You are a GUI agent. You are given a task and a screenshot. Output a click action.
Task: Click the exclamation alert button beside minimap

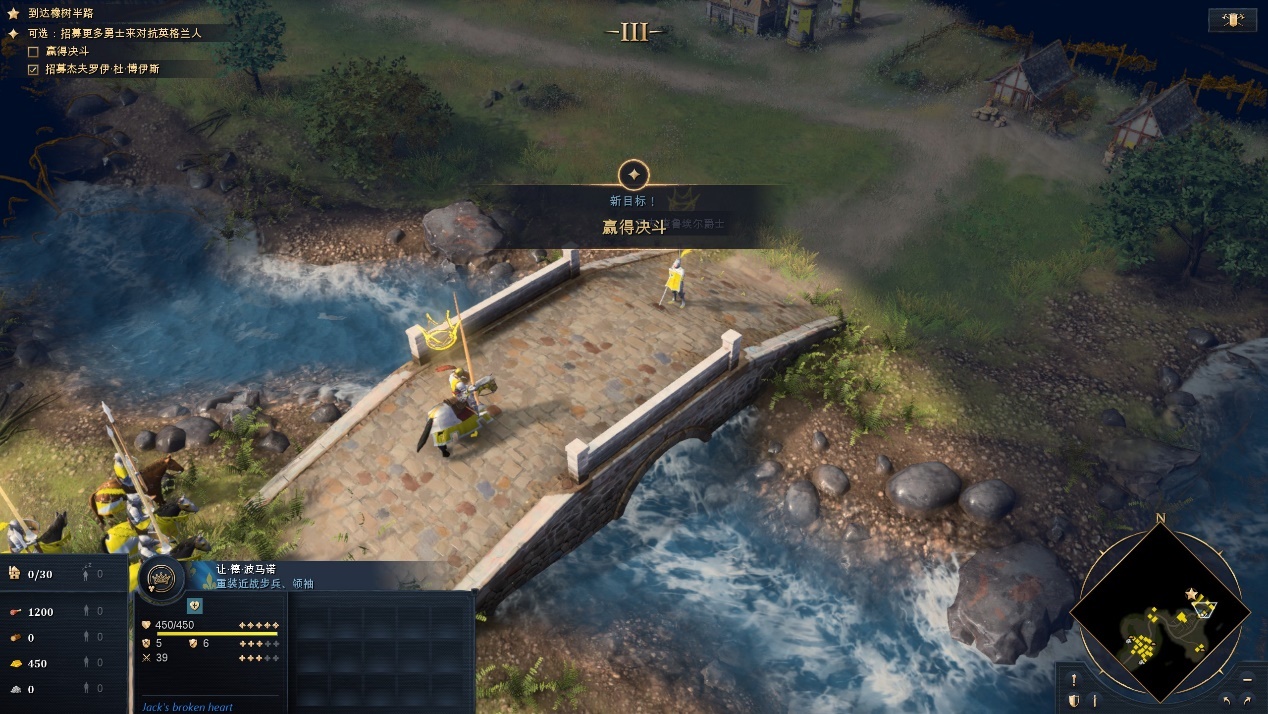point(1074,680)
